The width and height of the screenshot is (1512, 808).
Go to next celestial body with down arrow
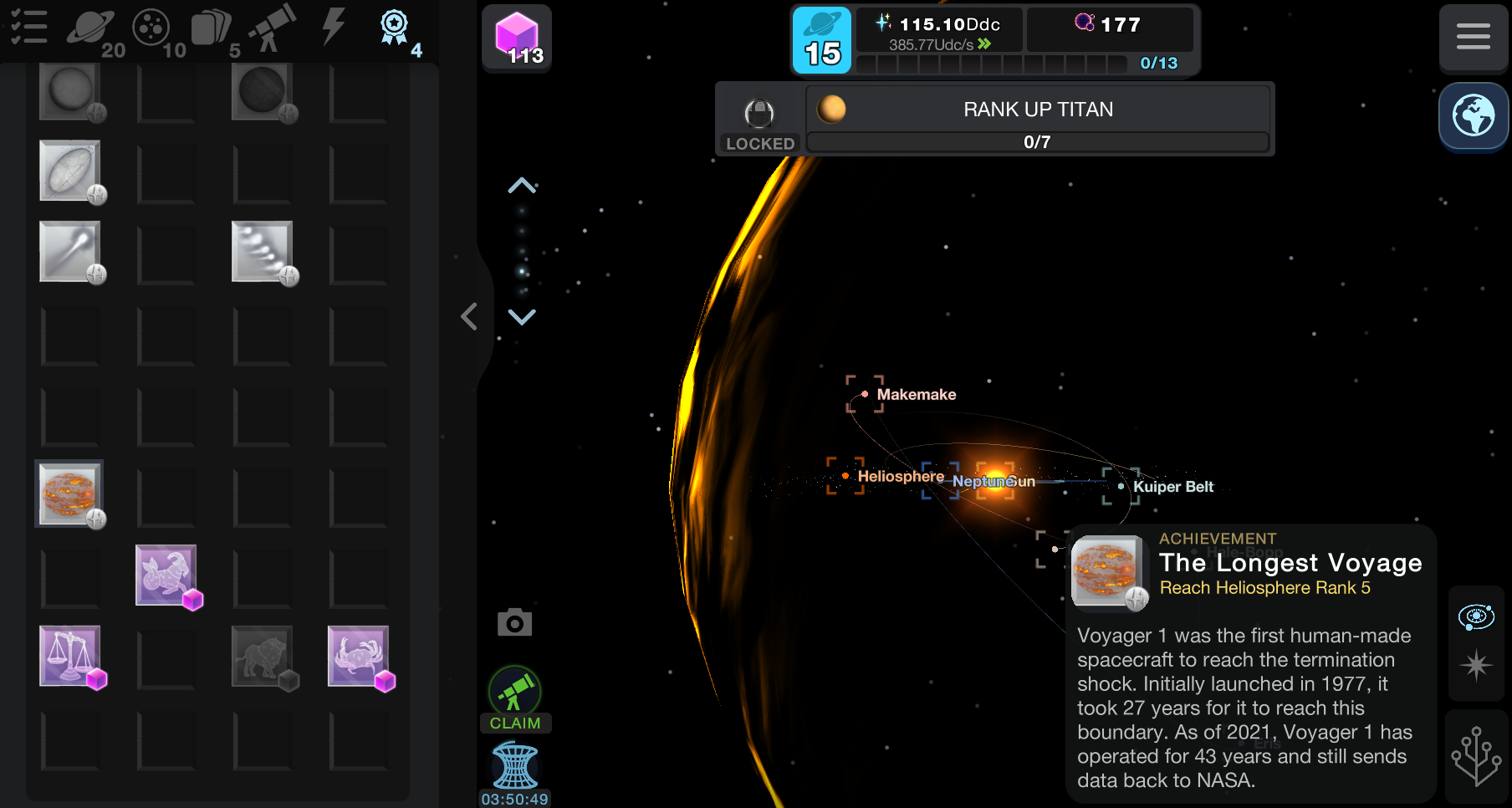tap(522, 316)
